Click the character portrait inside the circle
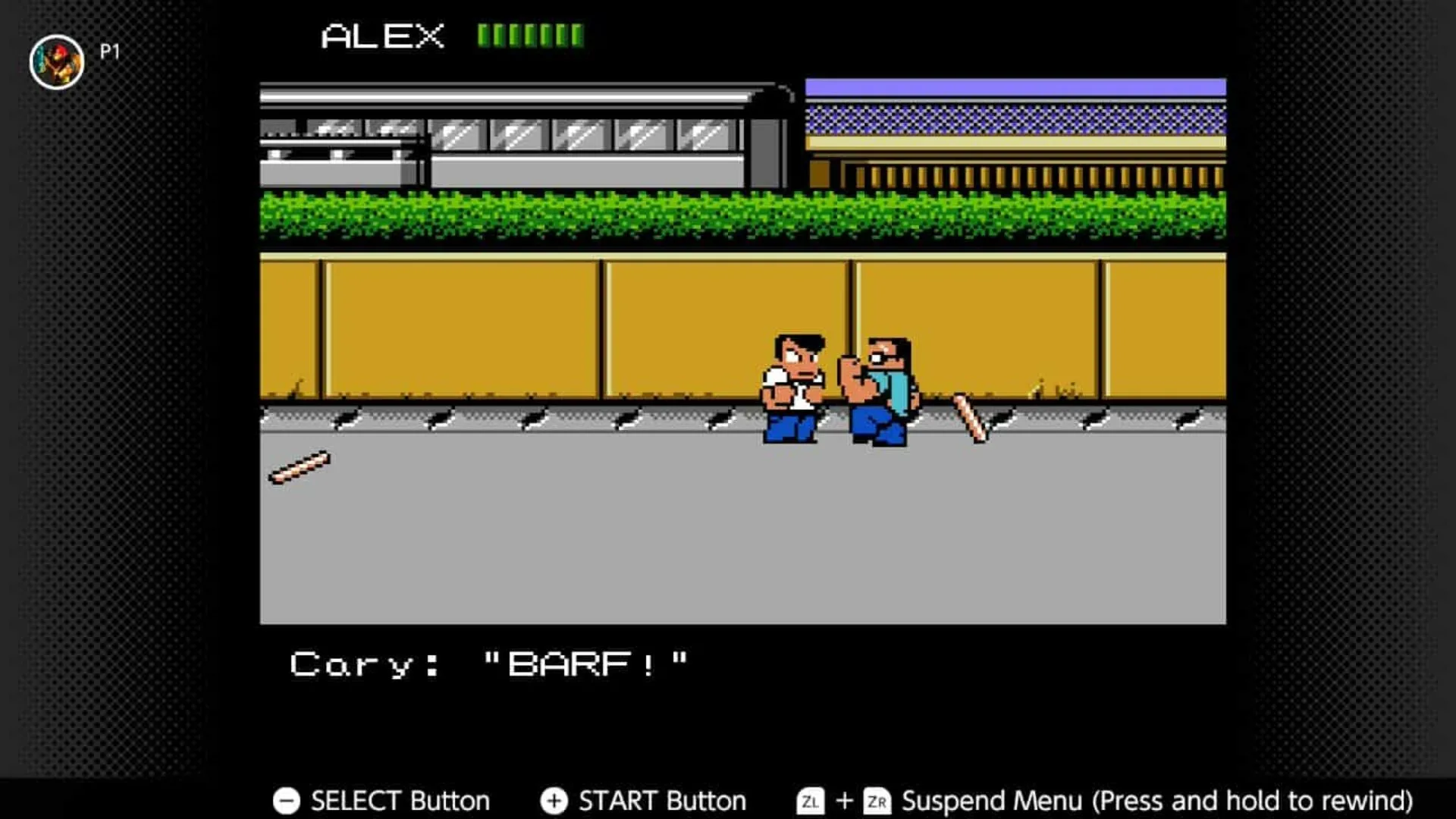Viewport: 1456px width, 819px height. tap(56, 60)
